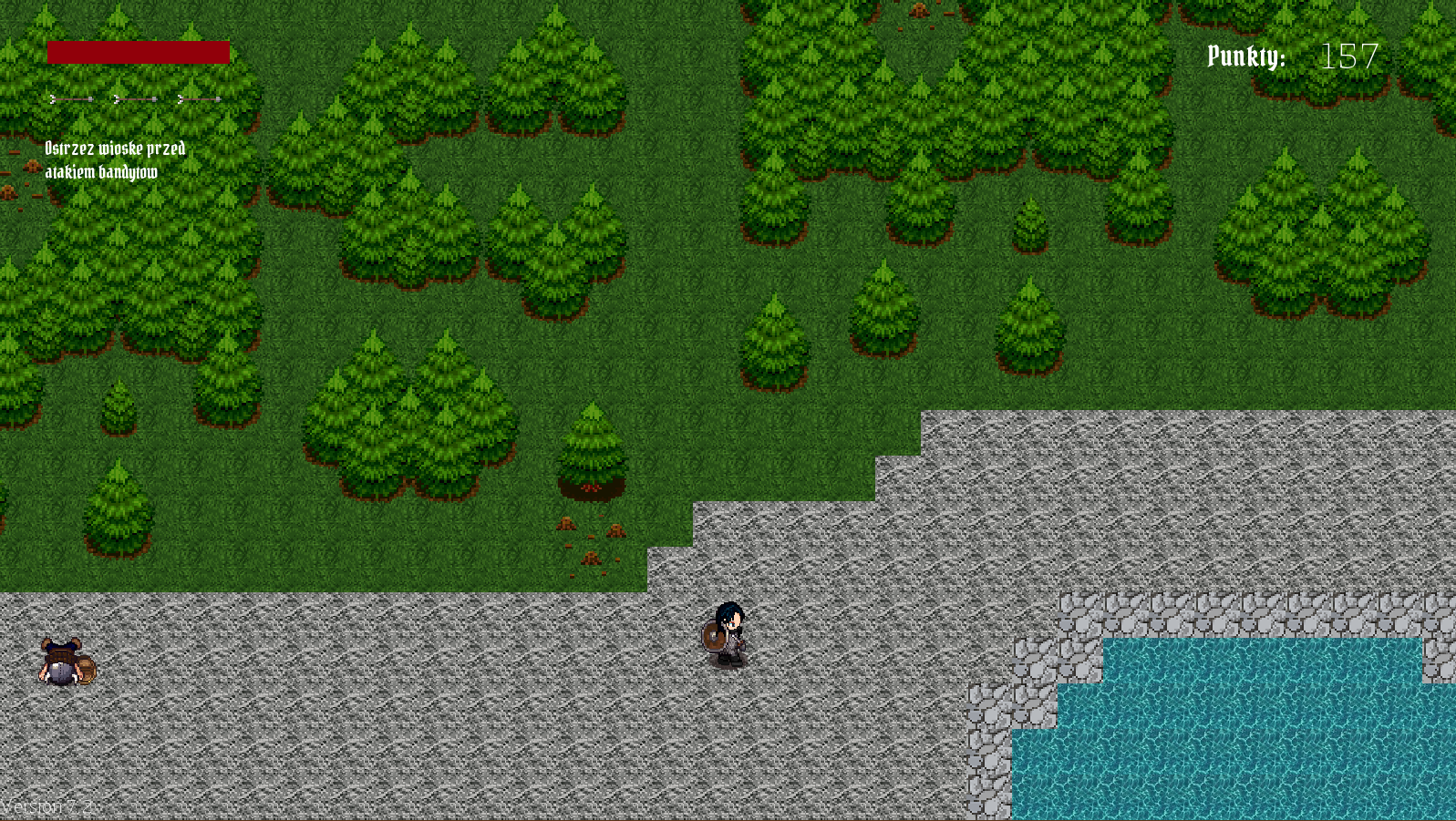Viewport: 1456px width, 821px height.
Task: Click the red health bar
Action: (137, 50)
